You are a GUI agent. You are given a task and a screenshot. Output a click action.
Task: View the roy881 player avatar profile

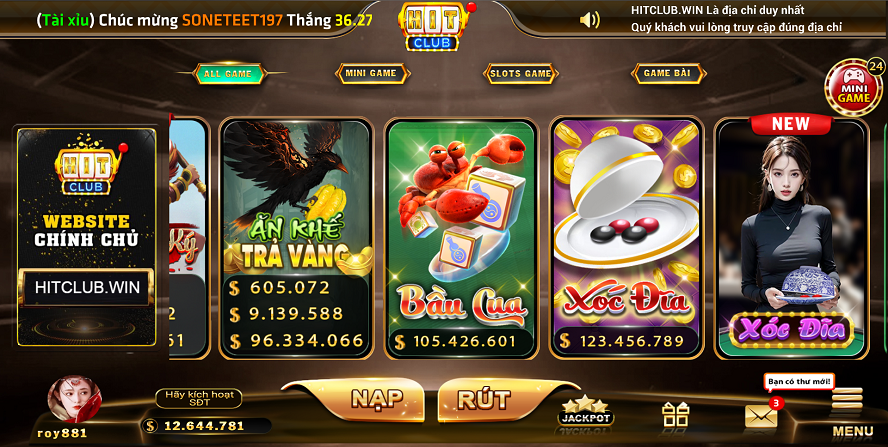click(74, 400)
